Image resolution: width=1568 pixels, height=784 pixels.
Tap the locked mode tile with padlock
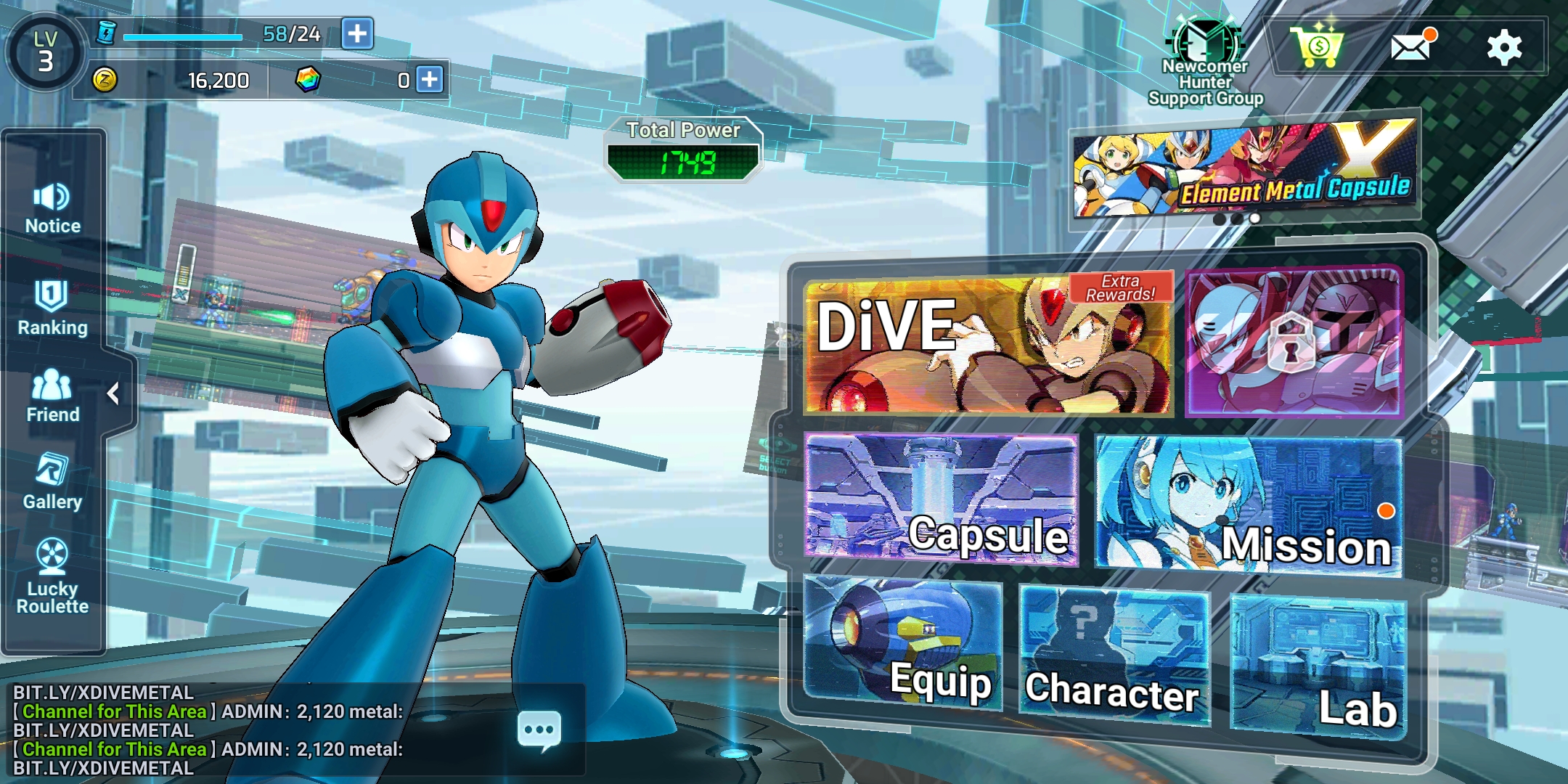[x=1294, y=343]
